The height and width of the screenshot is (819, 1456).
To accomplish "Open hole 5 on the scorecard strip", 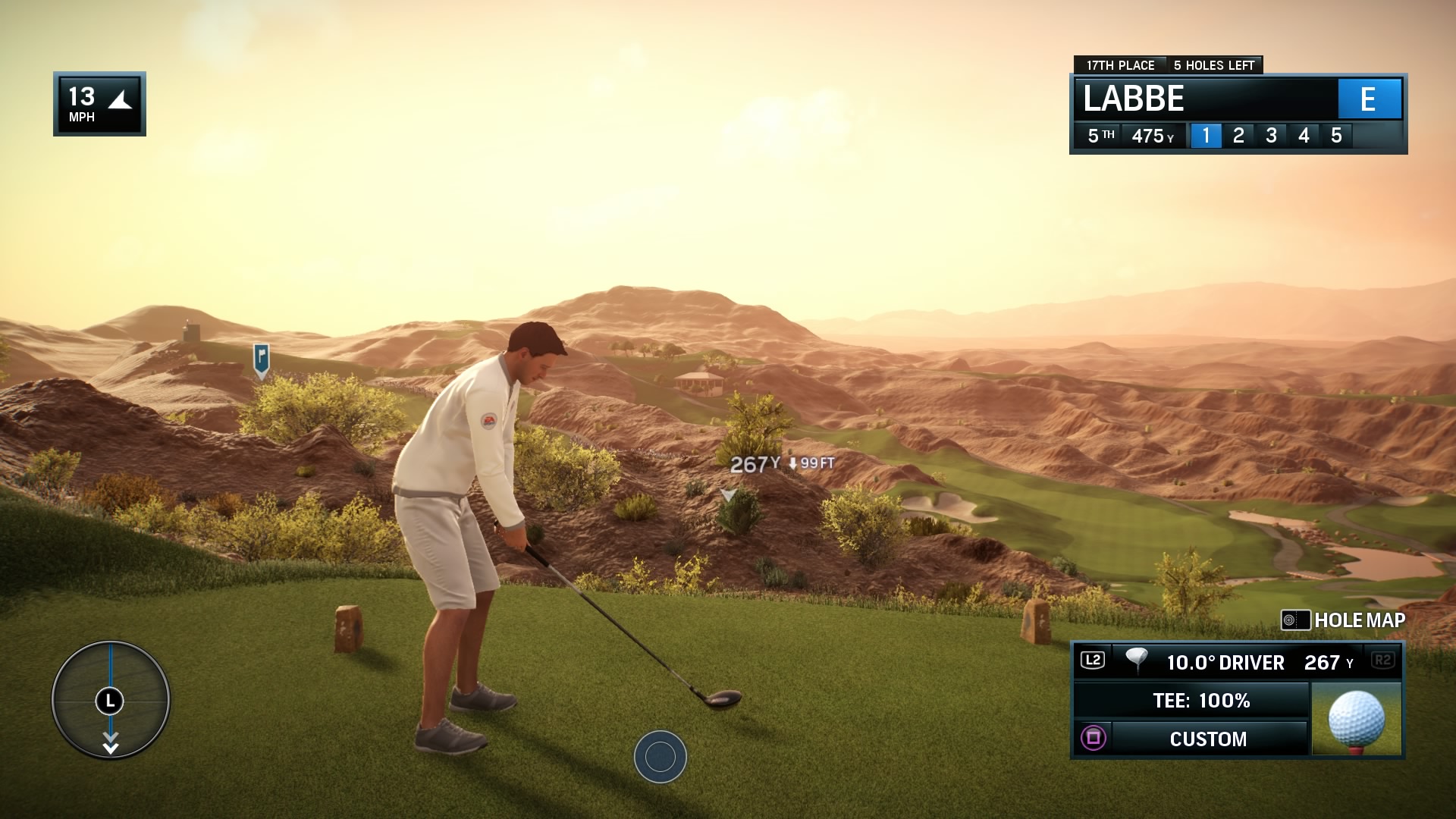I will (1338, 135).
